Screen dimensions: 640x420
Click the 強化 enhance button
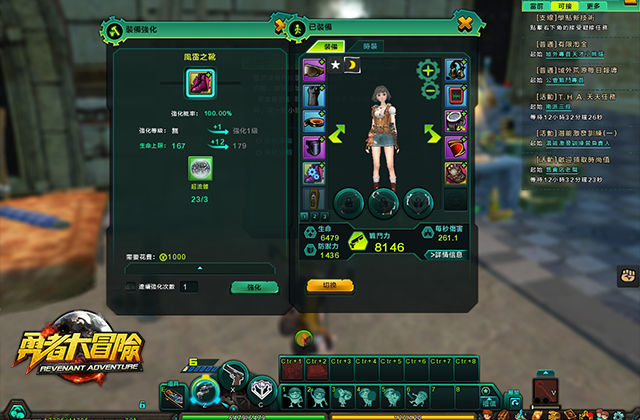pos(247,287)
